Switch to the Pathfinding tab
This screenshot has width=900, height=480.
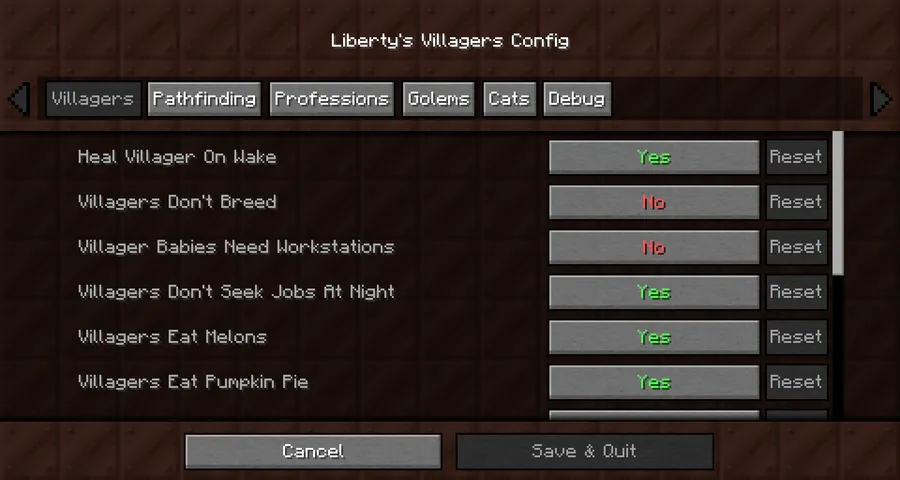pyautogui.click(x=204, y=99)
